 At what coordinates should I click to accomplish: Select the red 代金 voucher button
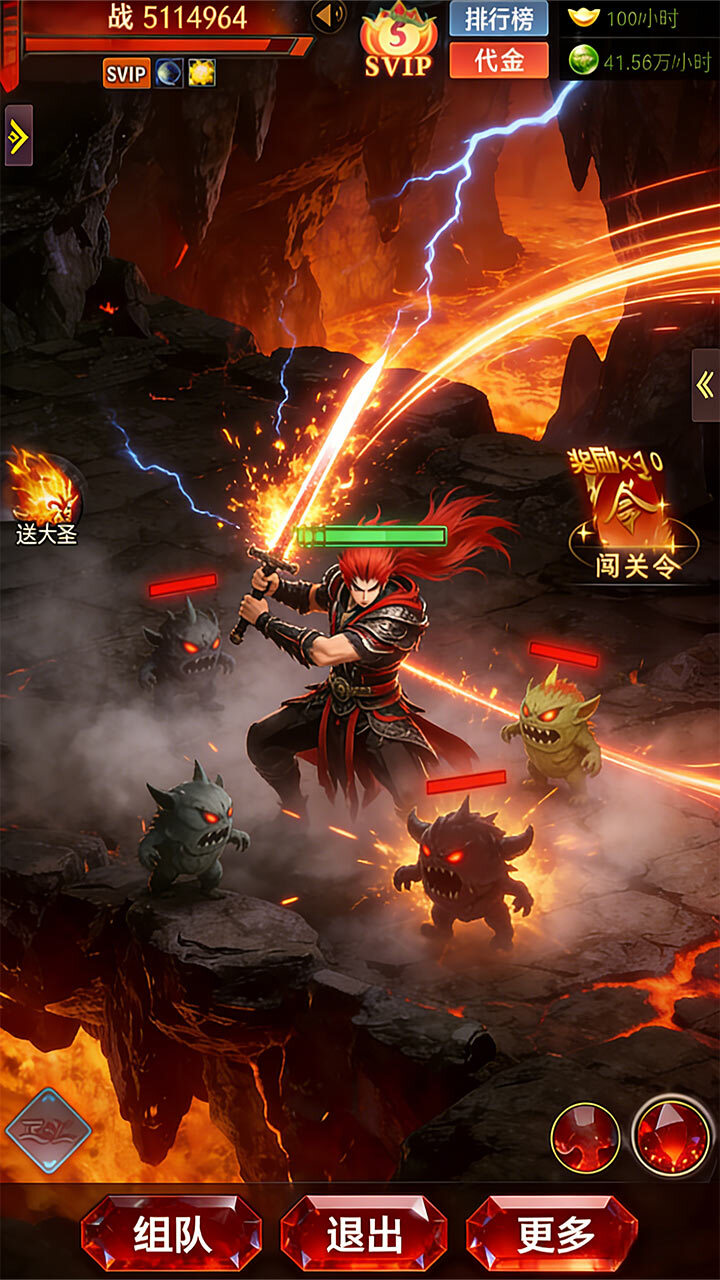(498, 60)
